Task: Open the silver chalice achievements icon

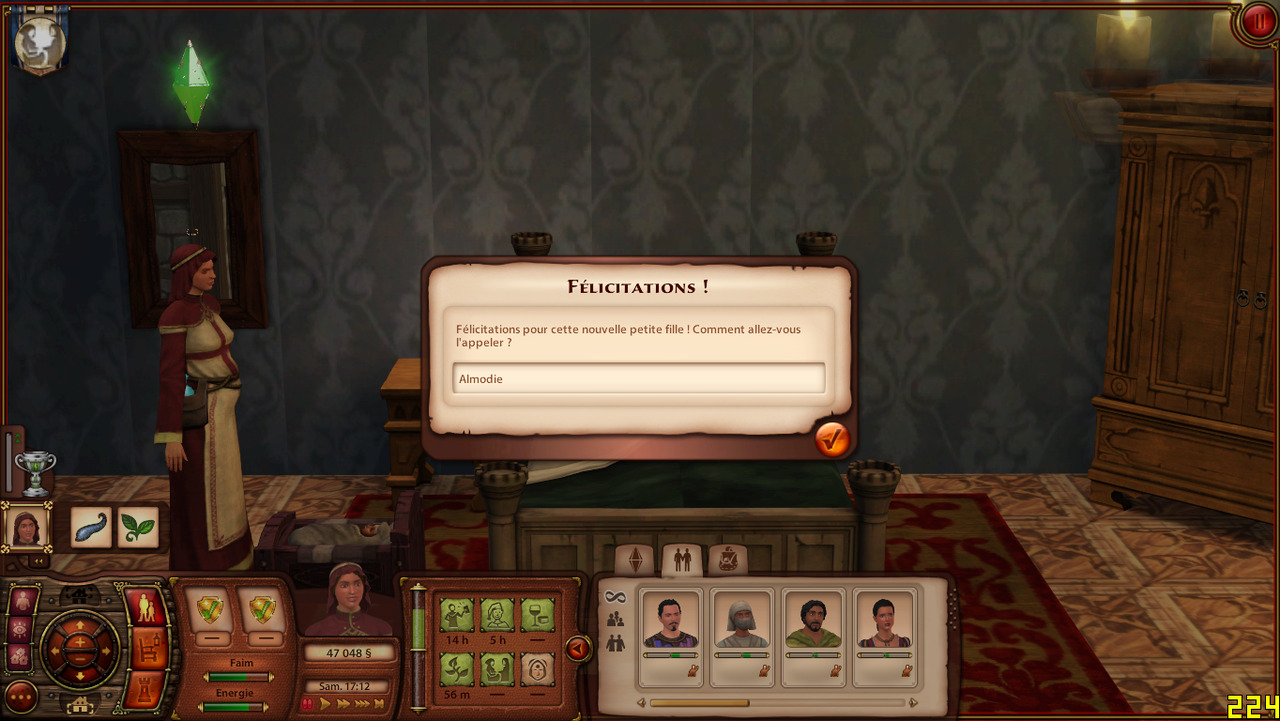Action: point(35,472)
